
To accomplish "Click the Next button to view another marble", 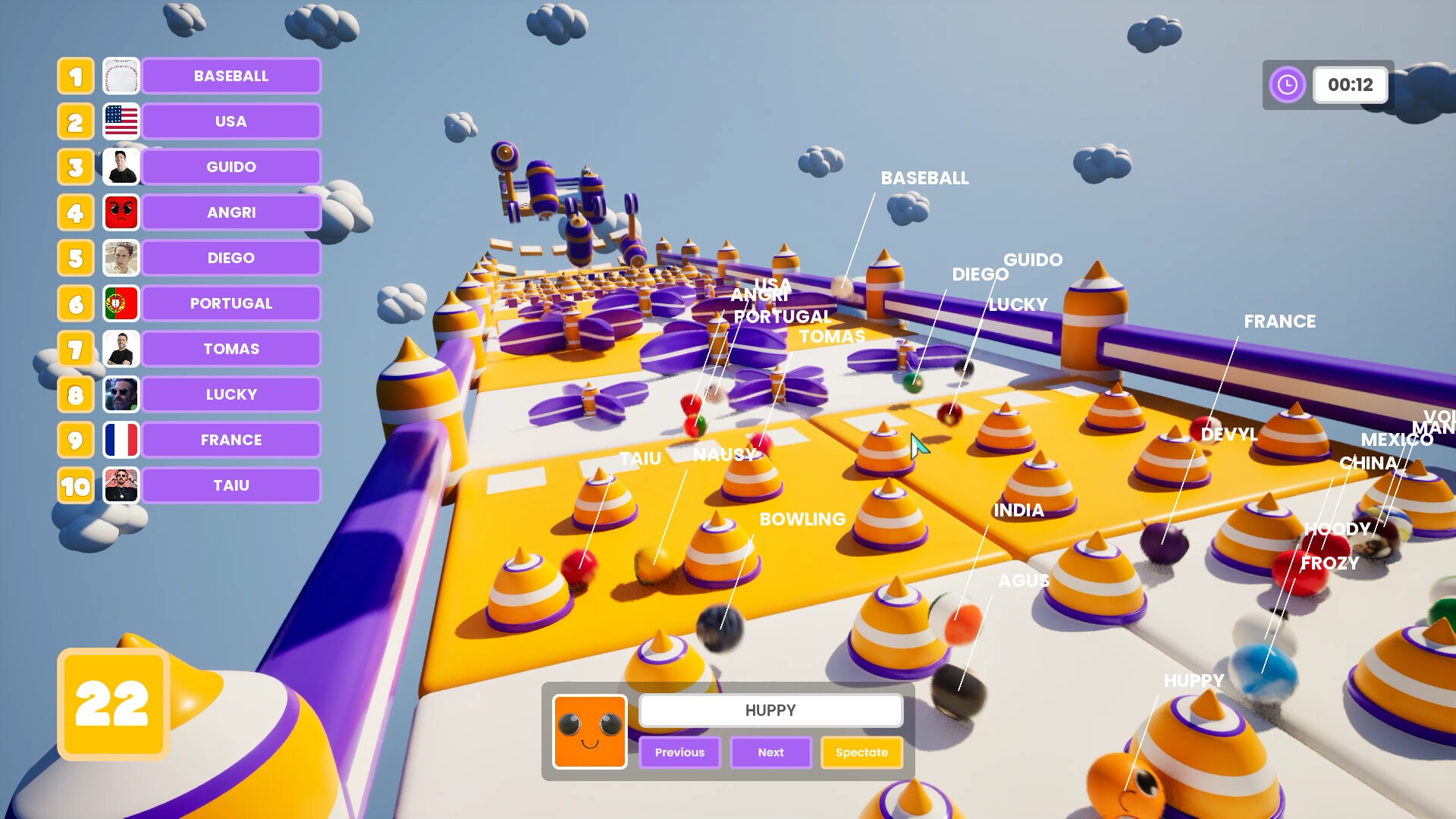I will (x=770, y=752).
